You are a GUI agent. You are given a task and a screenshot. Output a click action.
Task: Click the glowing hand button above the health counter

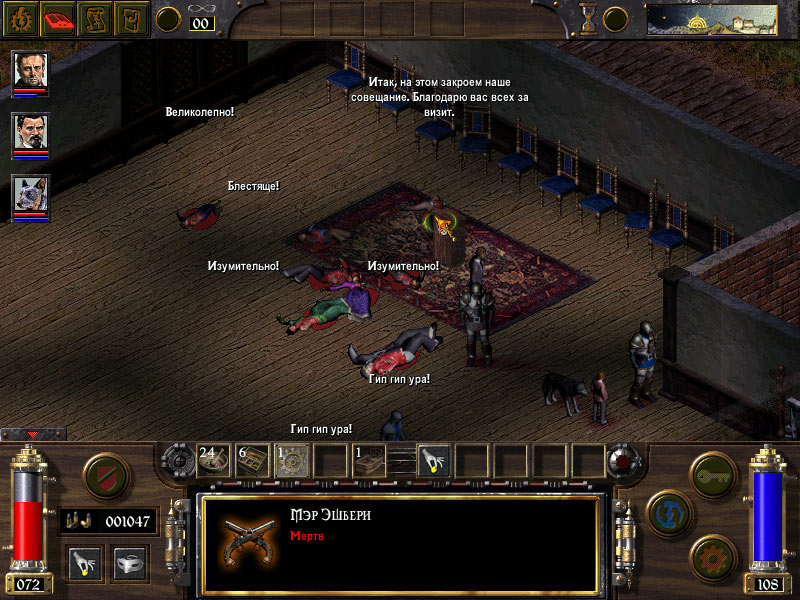point(83,563)
